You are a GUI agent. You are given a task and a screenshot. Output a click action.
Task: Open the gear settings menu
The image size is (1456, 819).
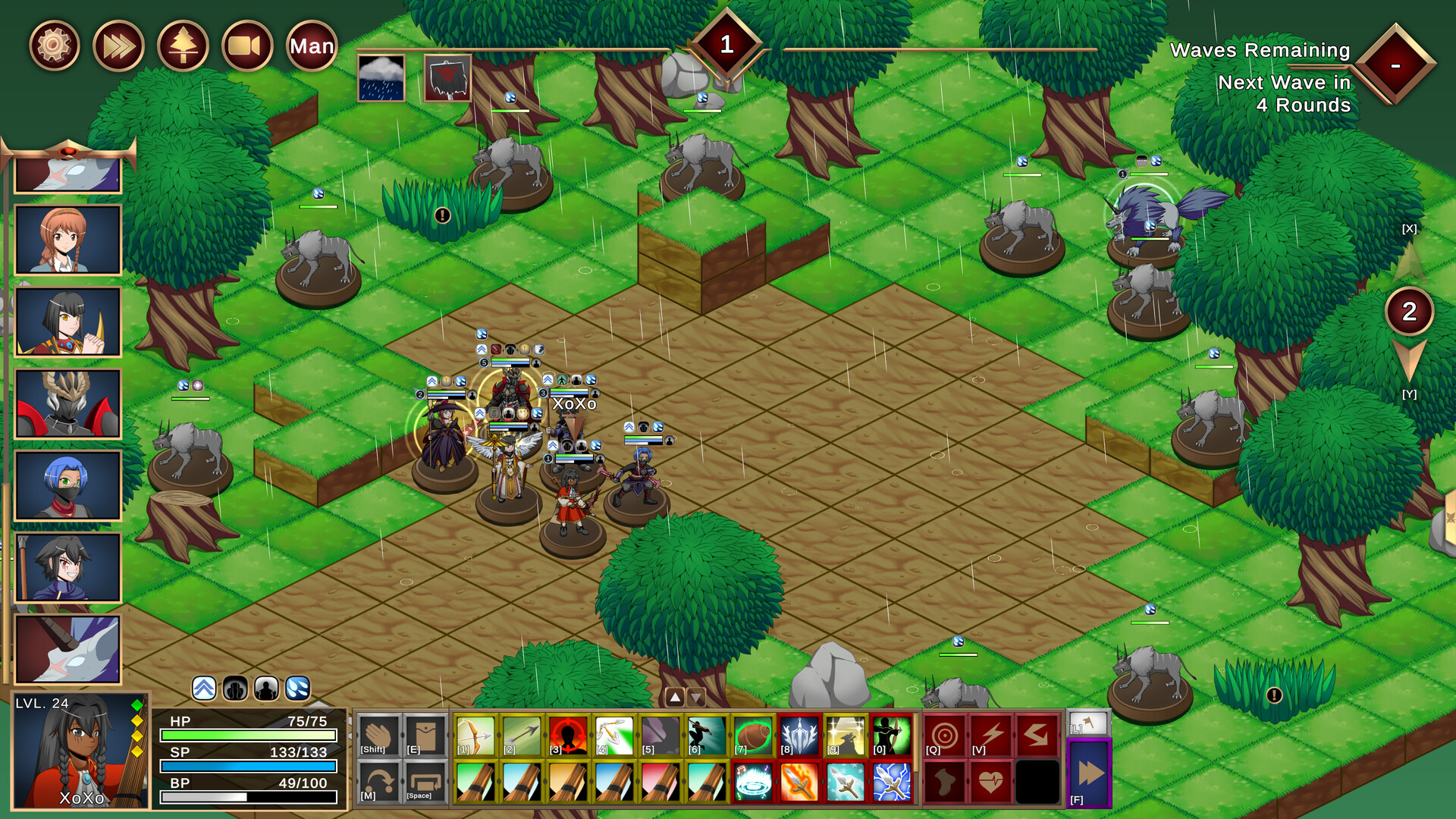point(54,46)
